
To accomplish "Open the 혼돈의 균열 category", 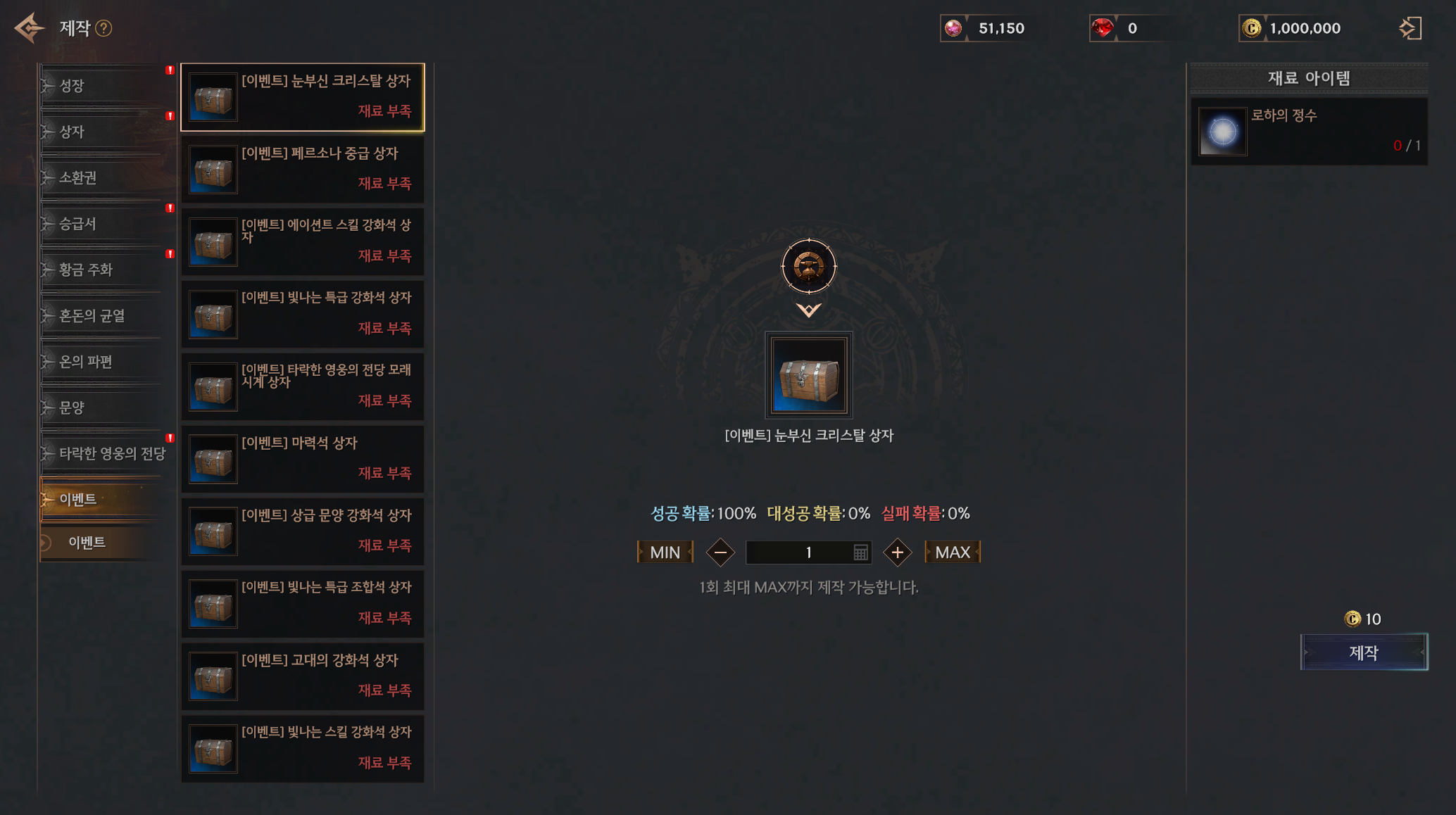I will click(106, 315).
